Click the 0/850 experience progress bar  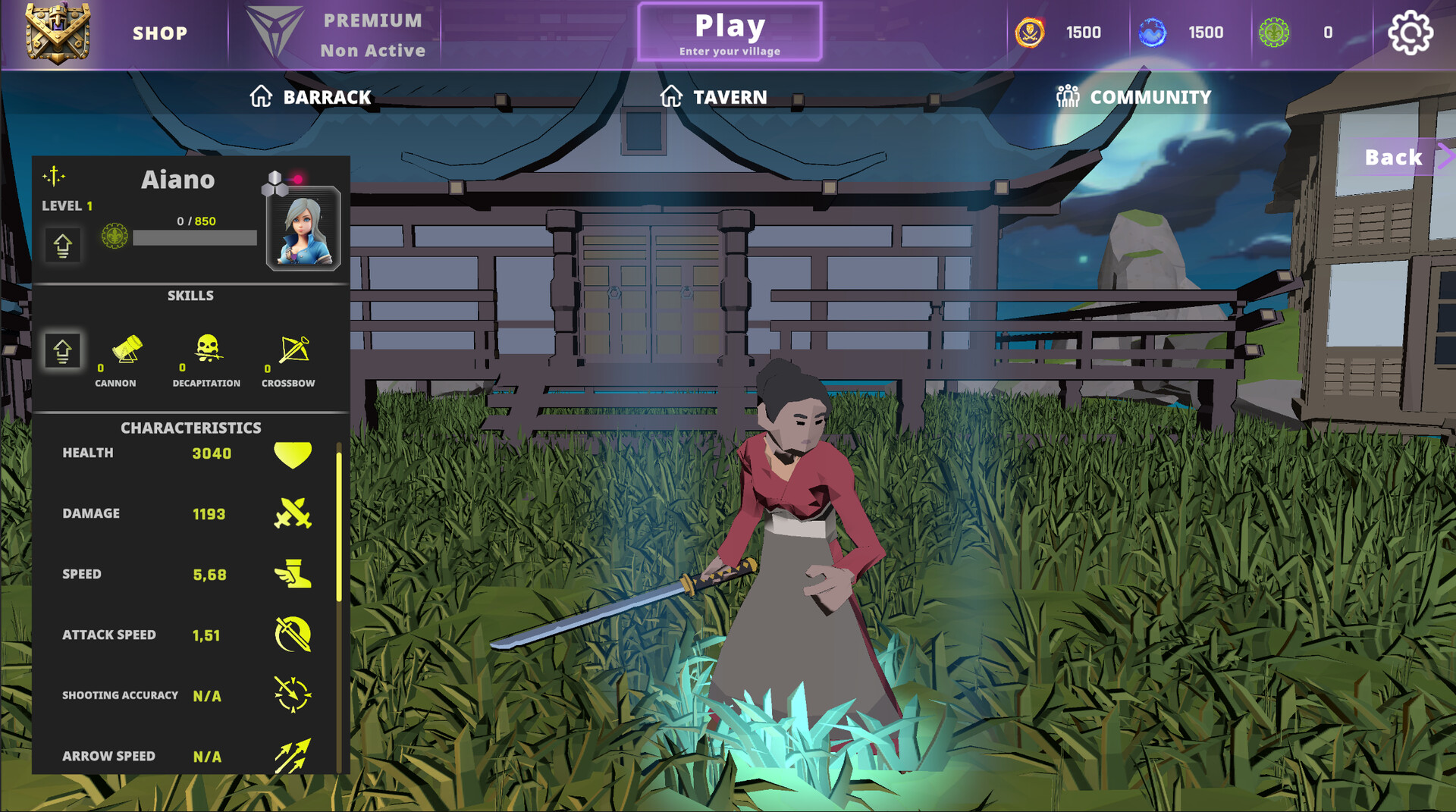pos(195,237)
